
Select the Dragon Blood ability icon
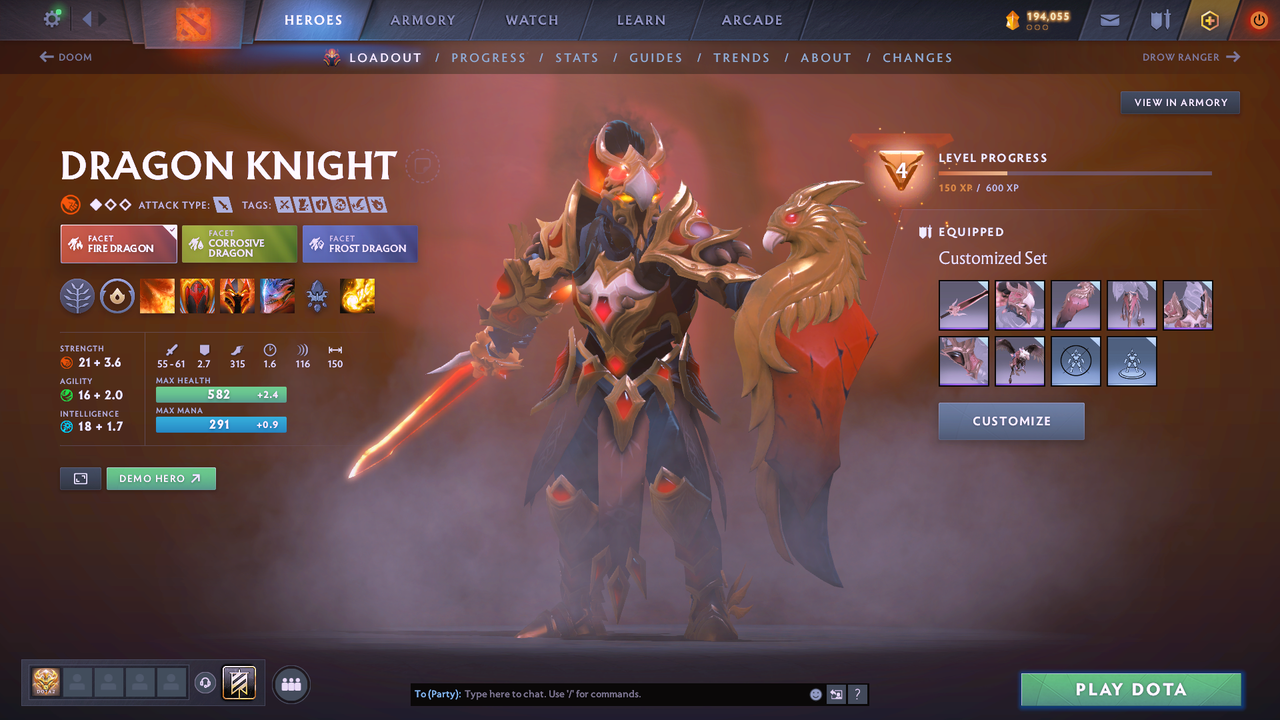click(x=237, y=296)
